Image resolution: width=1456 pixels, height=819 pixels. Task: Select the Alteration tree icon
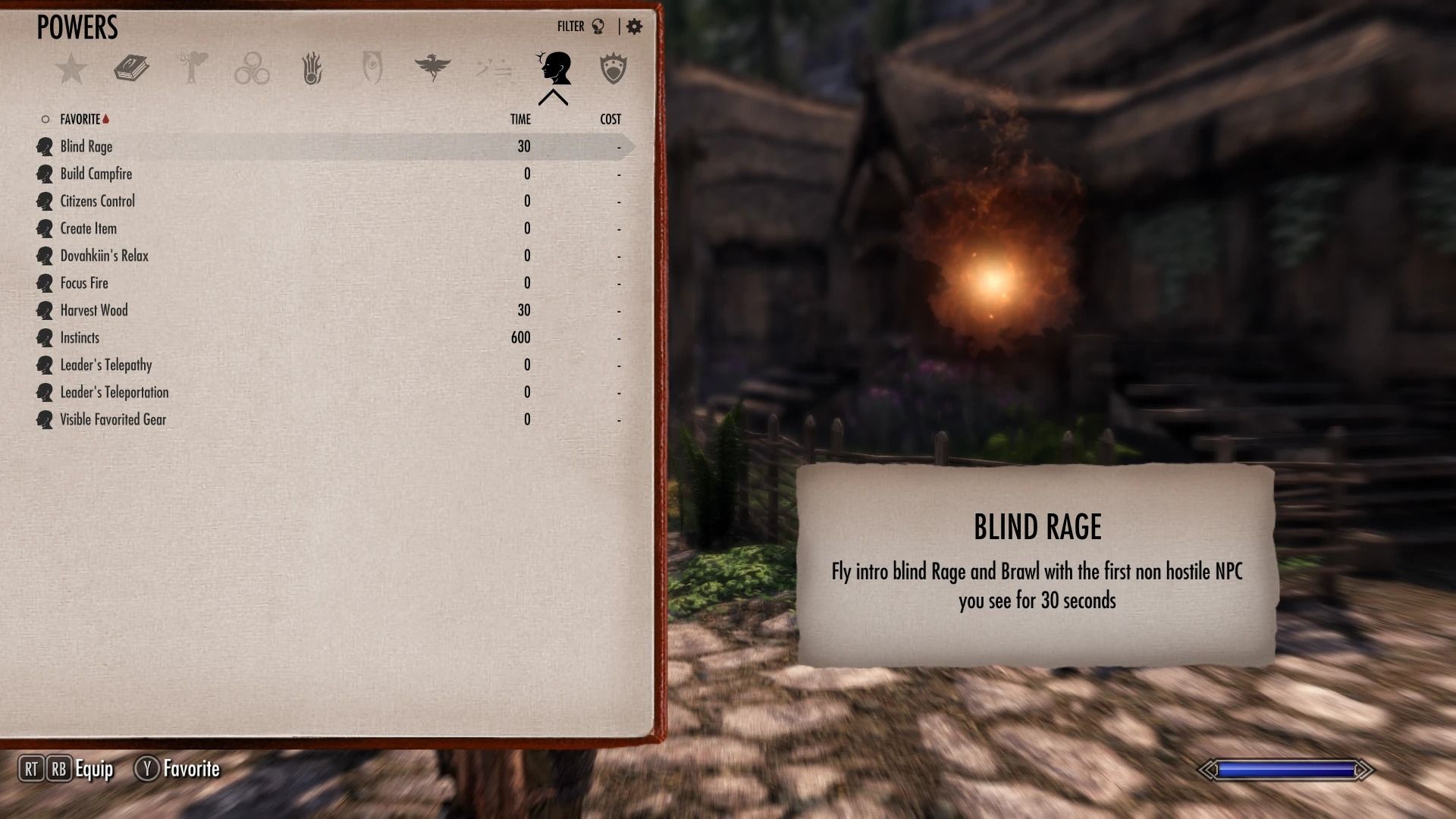(x=191, y=68)
